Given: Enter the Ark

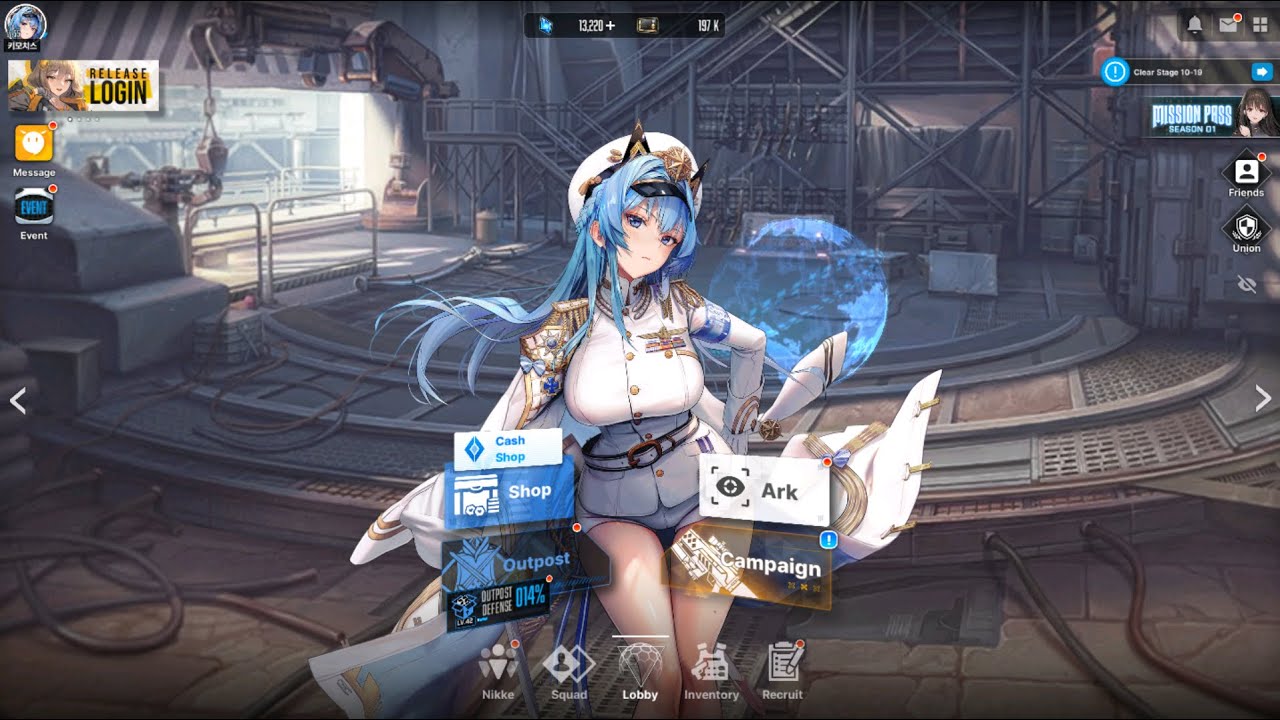Looking at the screenshot, I should pyautogui.click(x=765, y=490).
